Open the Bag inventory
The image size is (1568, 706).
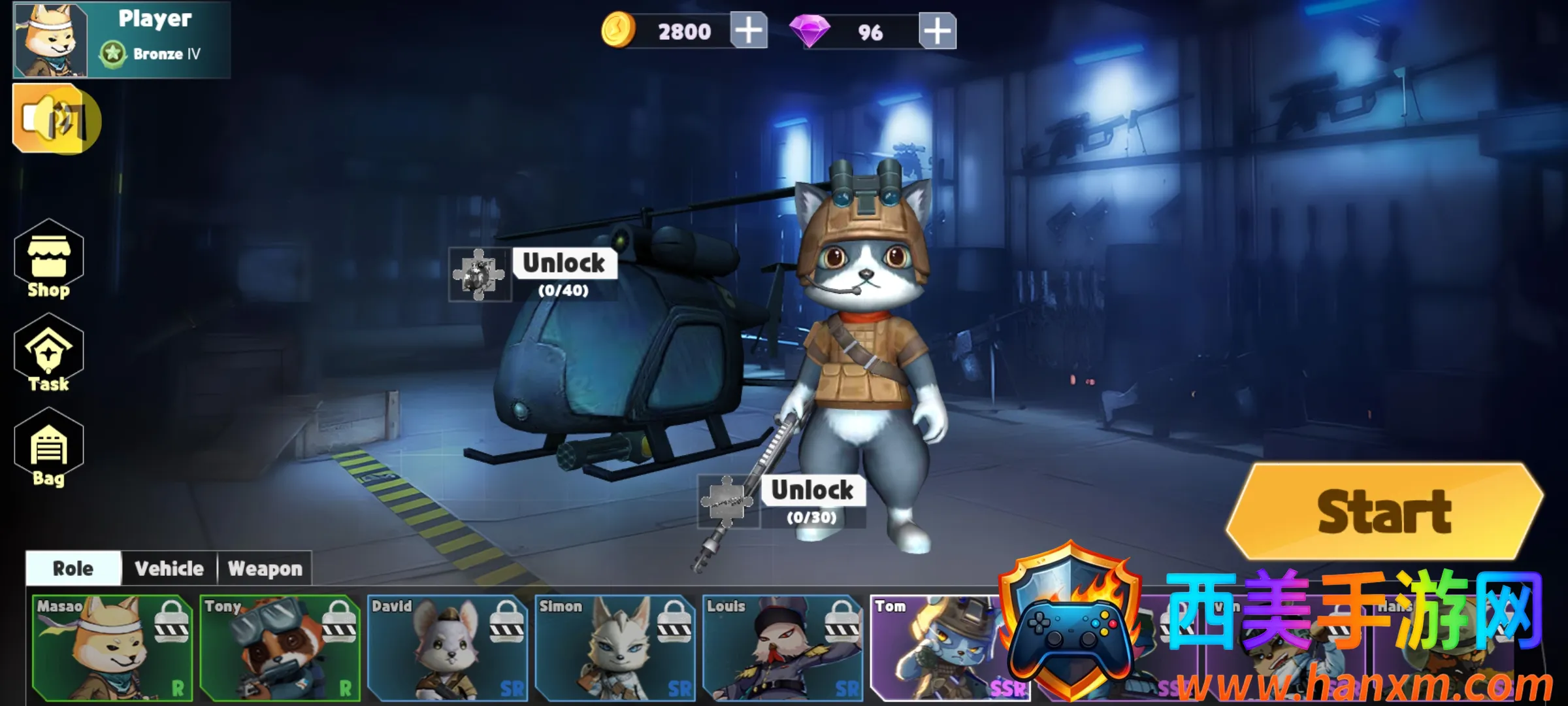pos(49,449)
